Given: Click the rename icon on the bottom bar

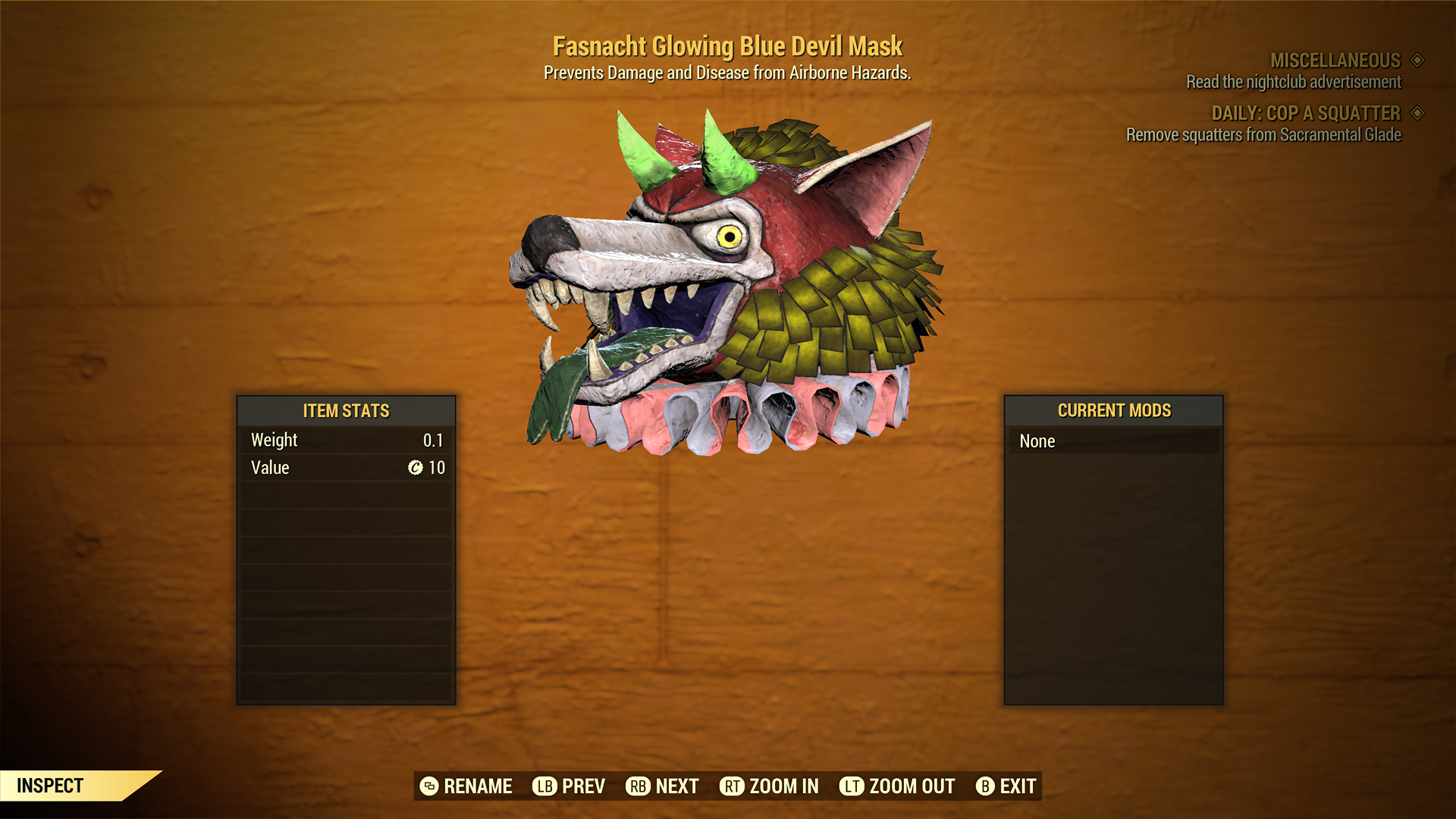Looking at the screenshot, I should pos(429,786).
